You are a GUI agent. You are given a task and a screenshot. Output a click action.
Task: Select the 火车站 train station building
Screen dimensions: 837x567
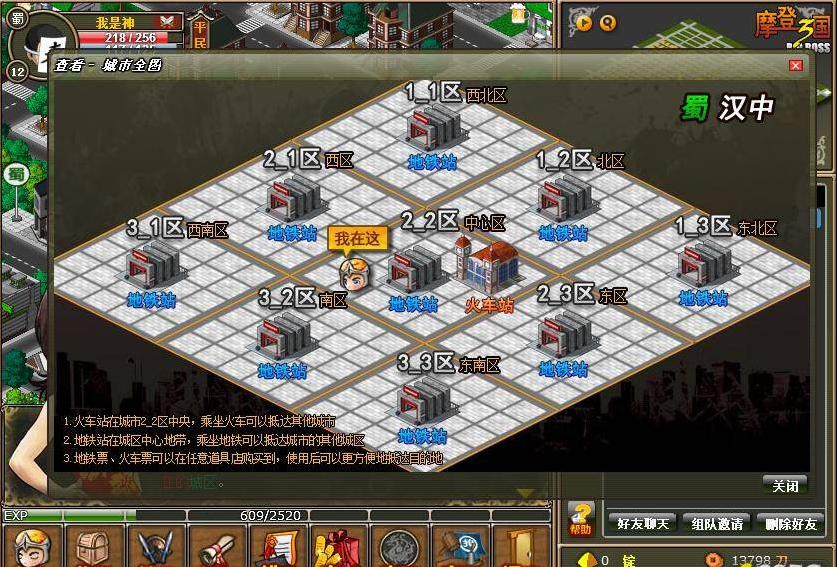[x=488, y=268]
